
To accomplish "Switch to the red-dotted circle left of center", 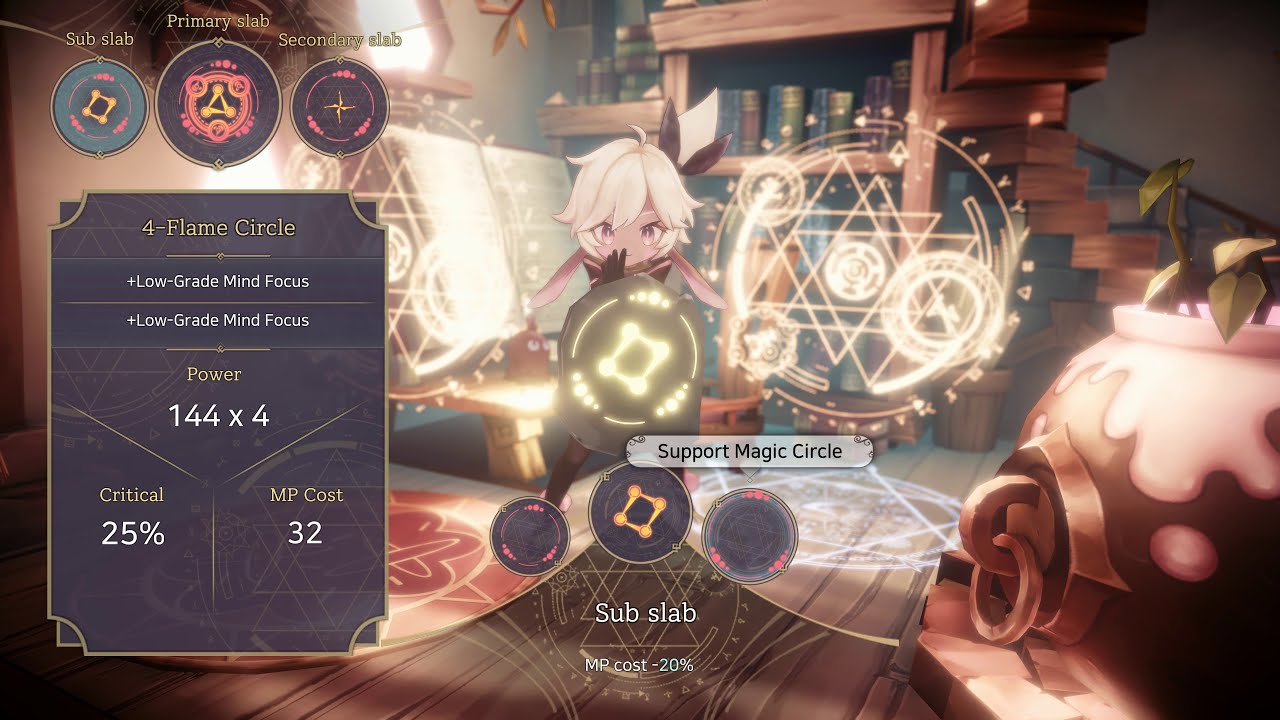I will point(530,536).
